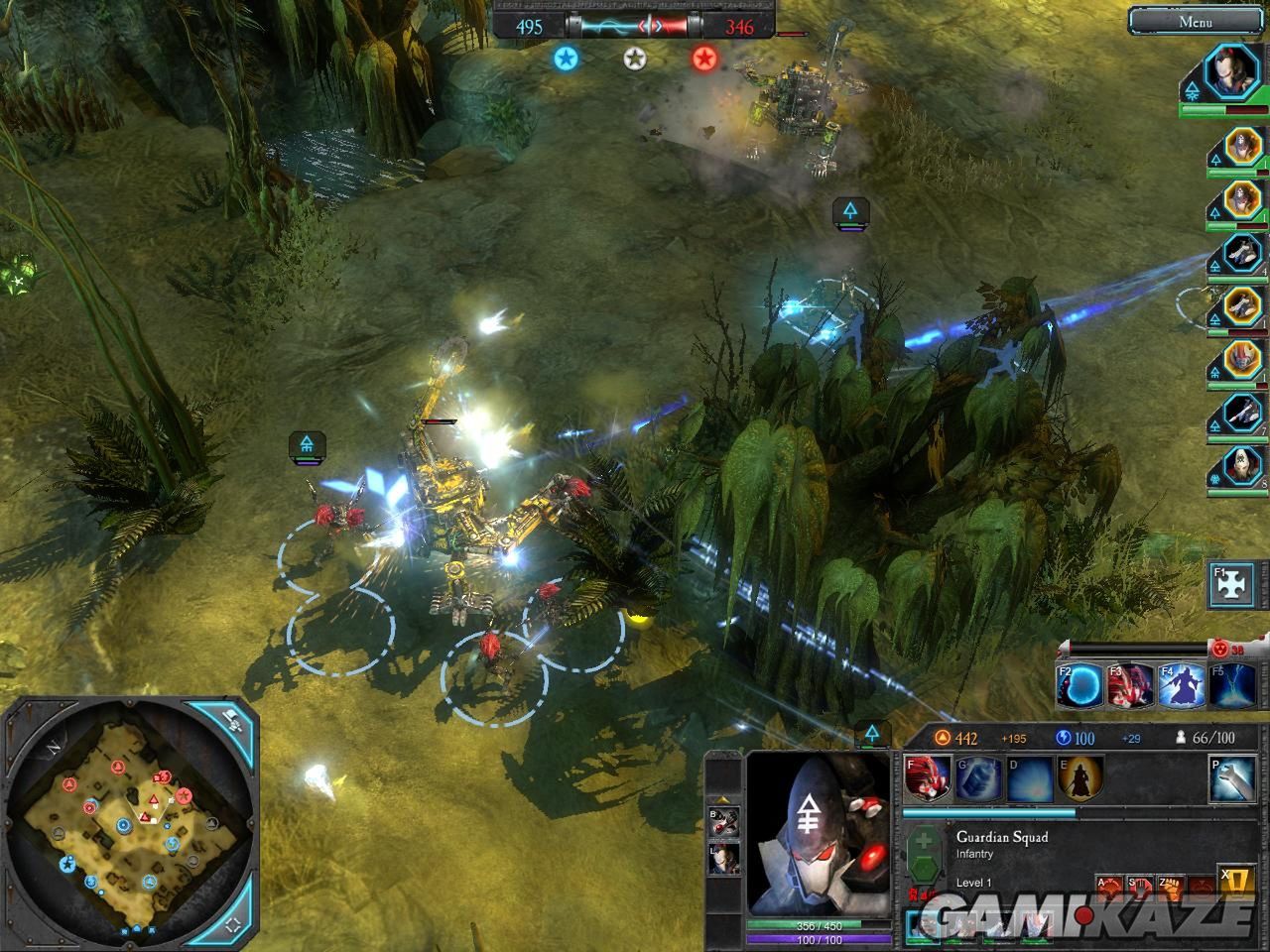Activate the F3 red warrior global ability
Viewport: 1270px width, 952px height.
(1130, 685)
